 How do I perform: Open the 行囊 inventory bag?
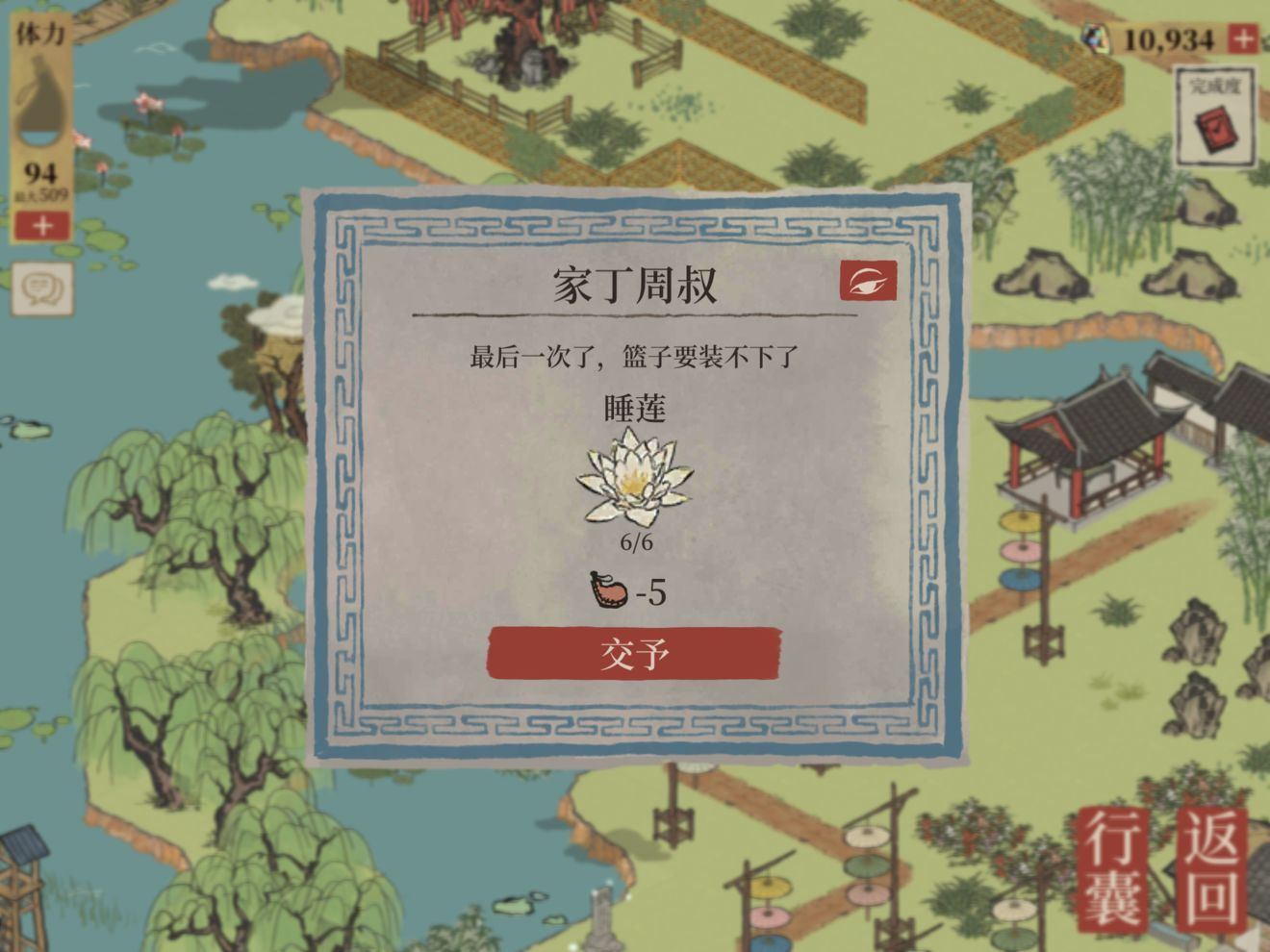coord(1117,870)
